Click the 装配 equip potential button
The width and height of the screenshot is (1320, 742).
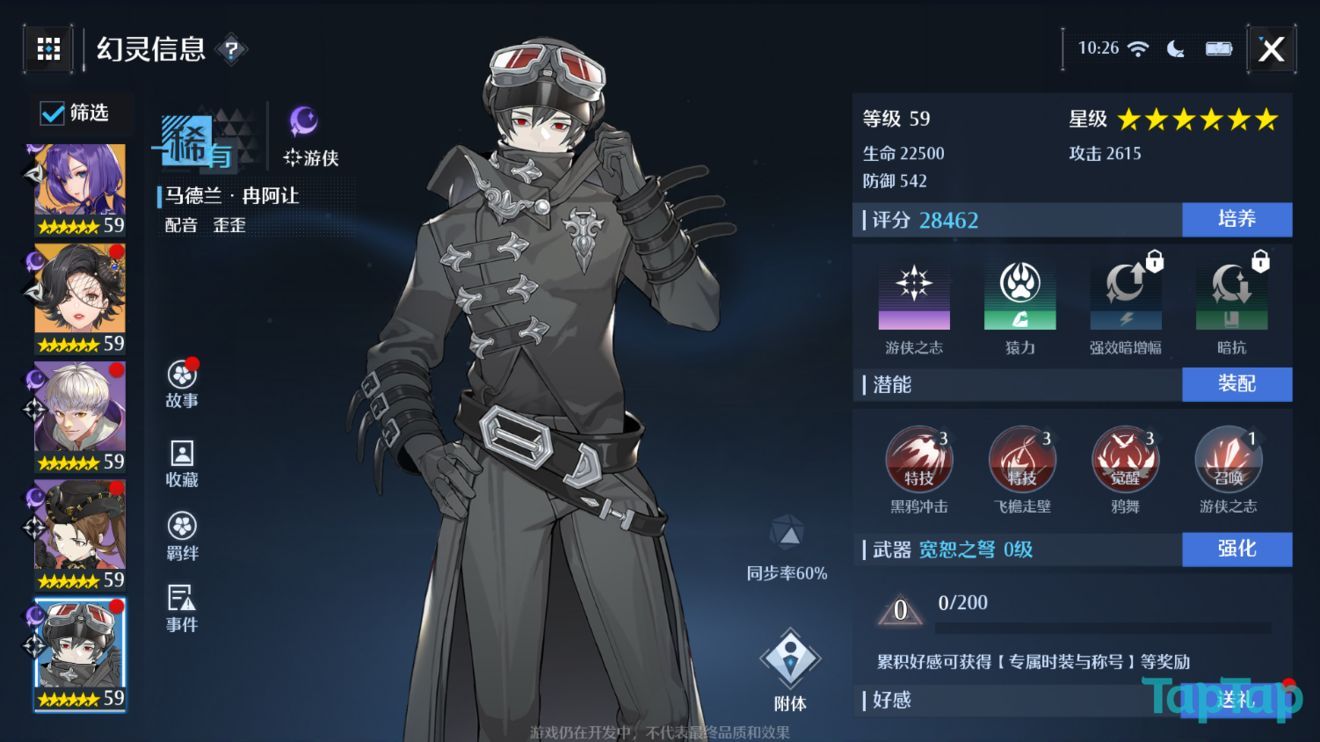[x=1237, y=384]
